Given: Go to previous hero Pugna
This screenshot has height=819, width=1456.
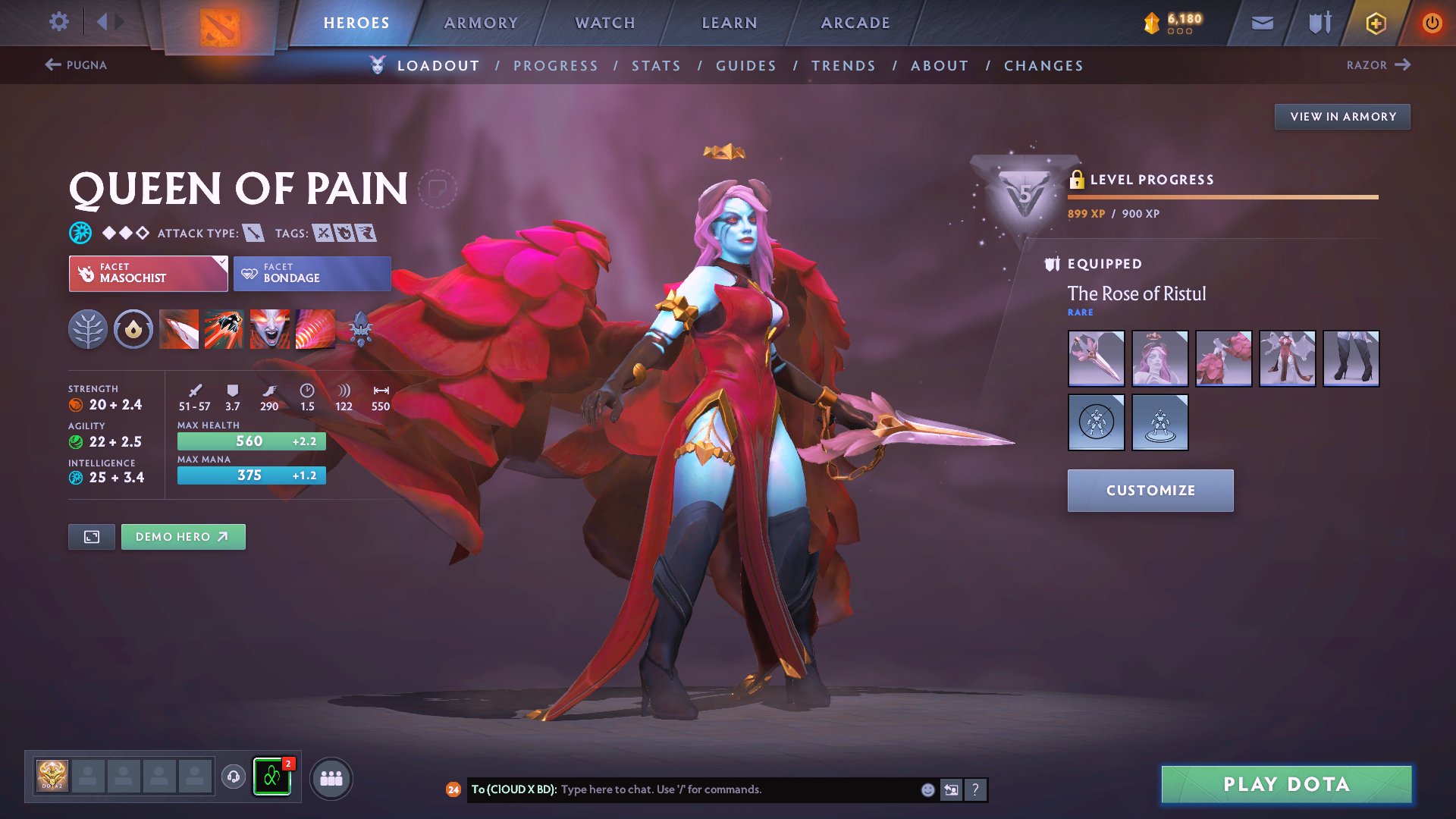Looking at the screenshot, I should coord(76,65).
